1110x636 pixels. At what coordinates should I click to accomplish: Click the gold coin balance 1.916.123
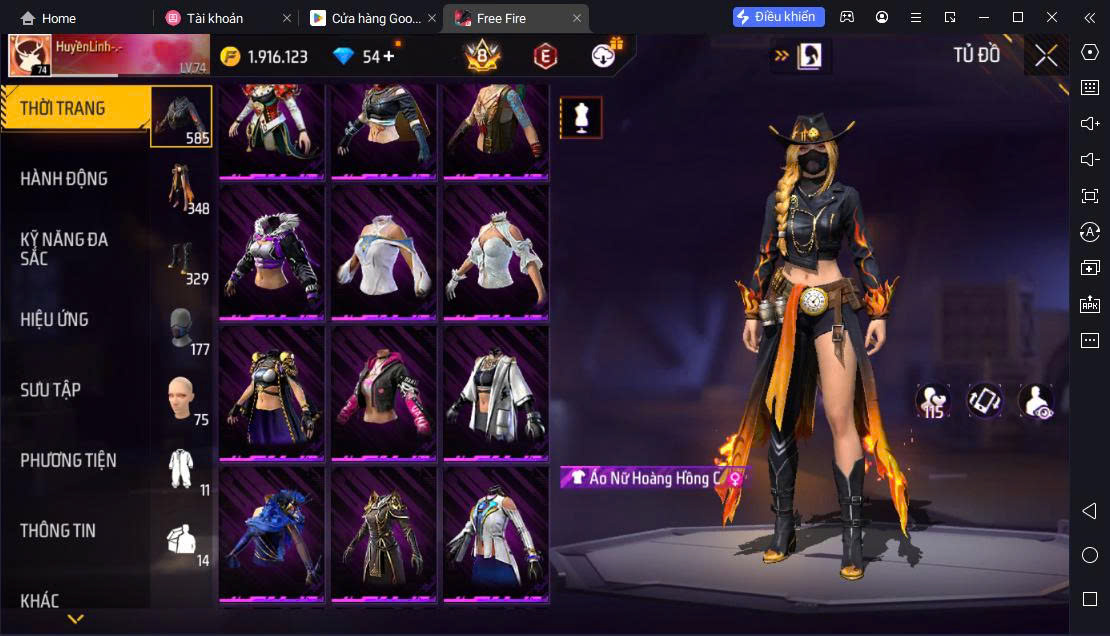265,57
